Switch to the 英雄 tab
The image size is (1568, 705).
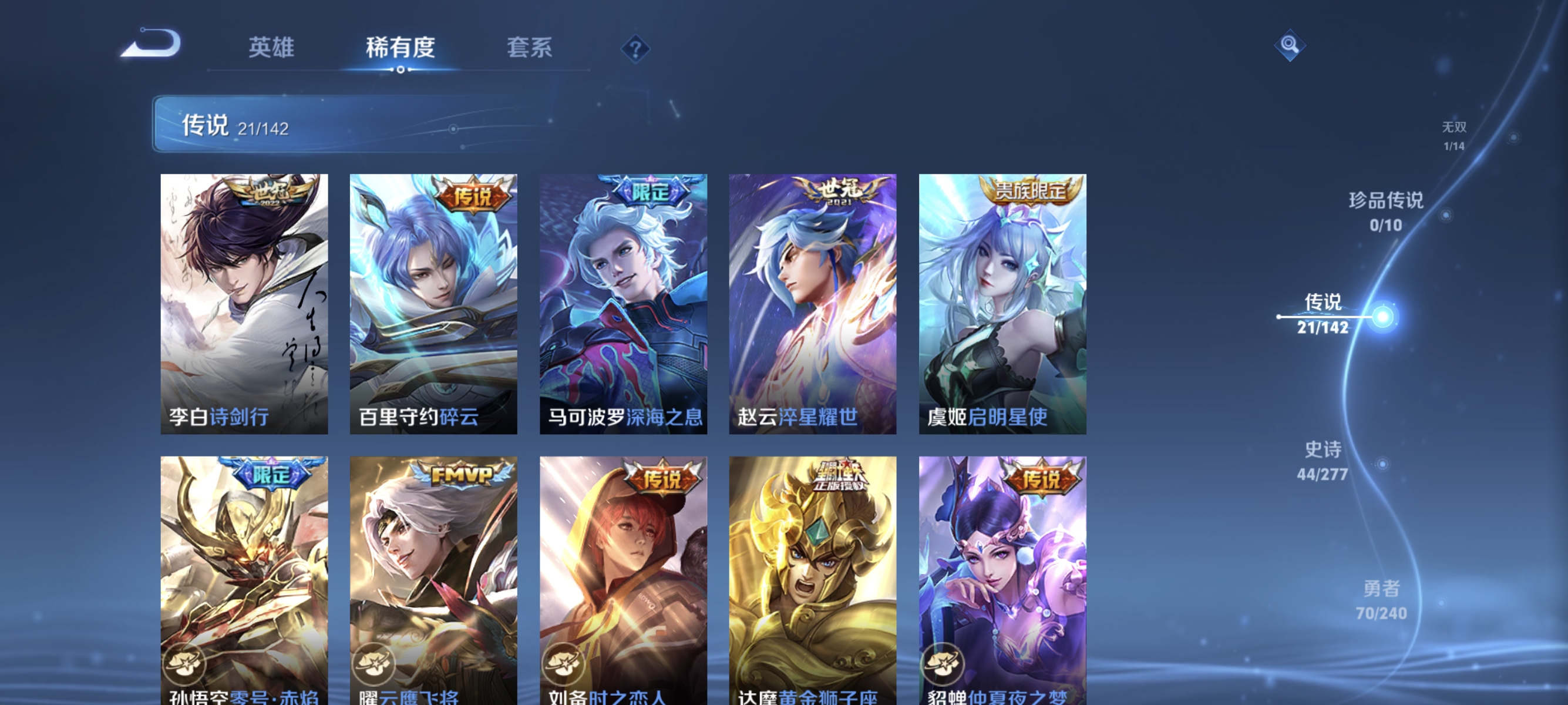pyautogui.click(x=270, y=49)
